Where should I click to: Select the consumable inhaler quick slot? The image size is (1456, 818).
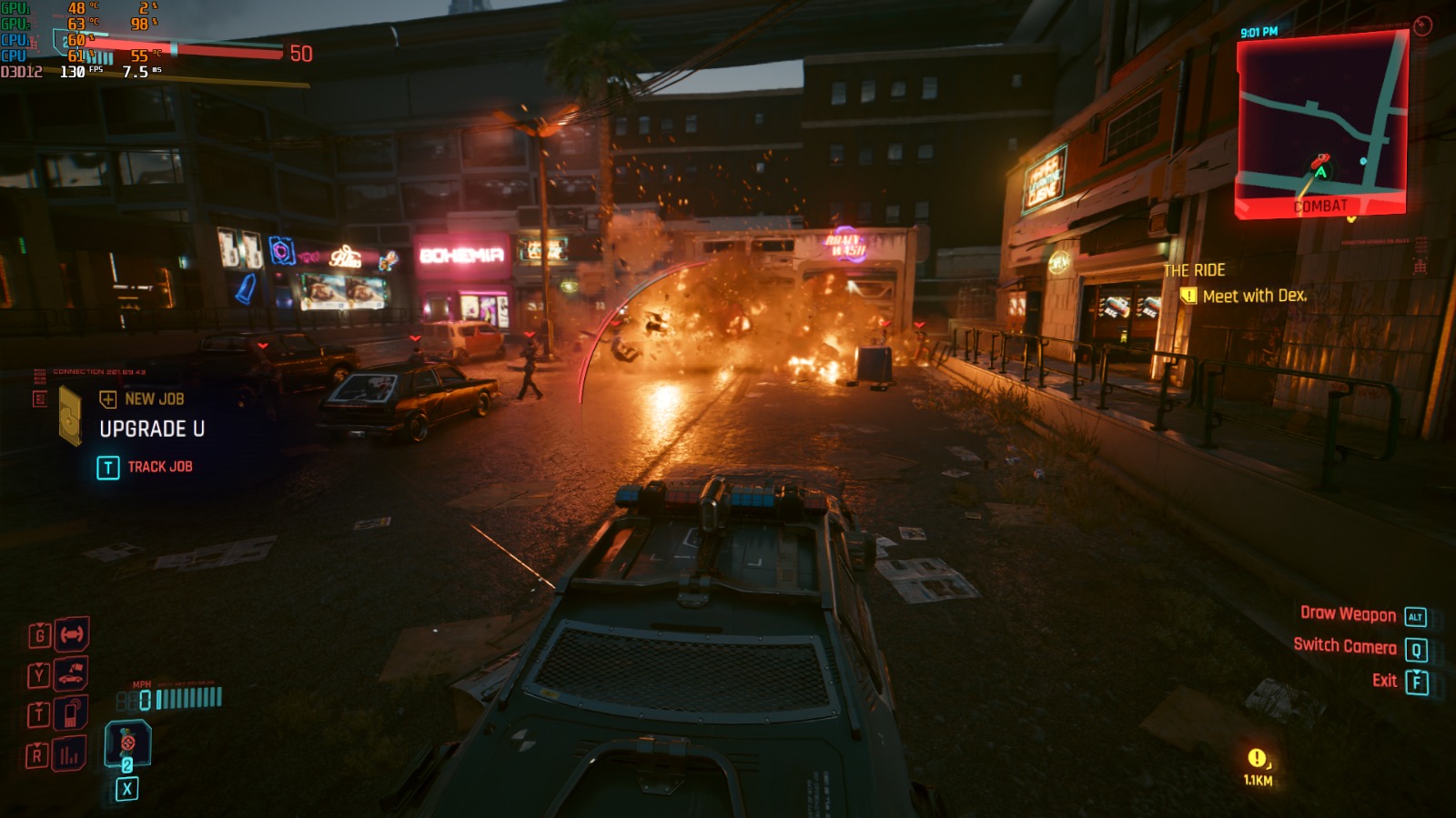tap(127, 744)
